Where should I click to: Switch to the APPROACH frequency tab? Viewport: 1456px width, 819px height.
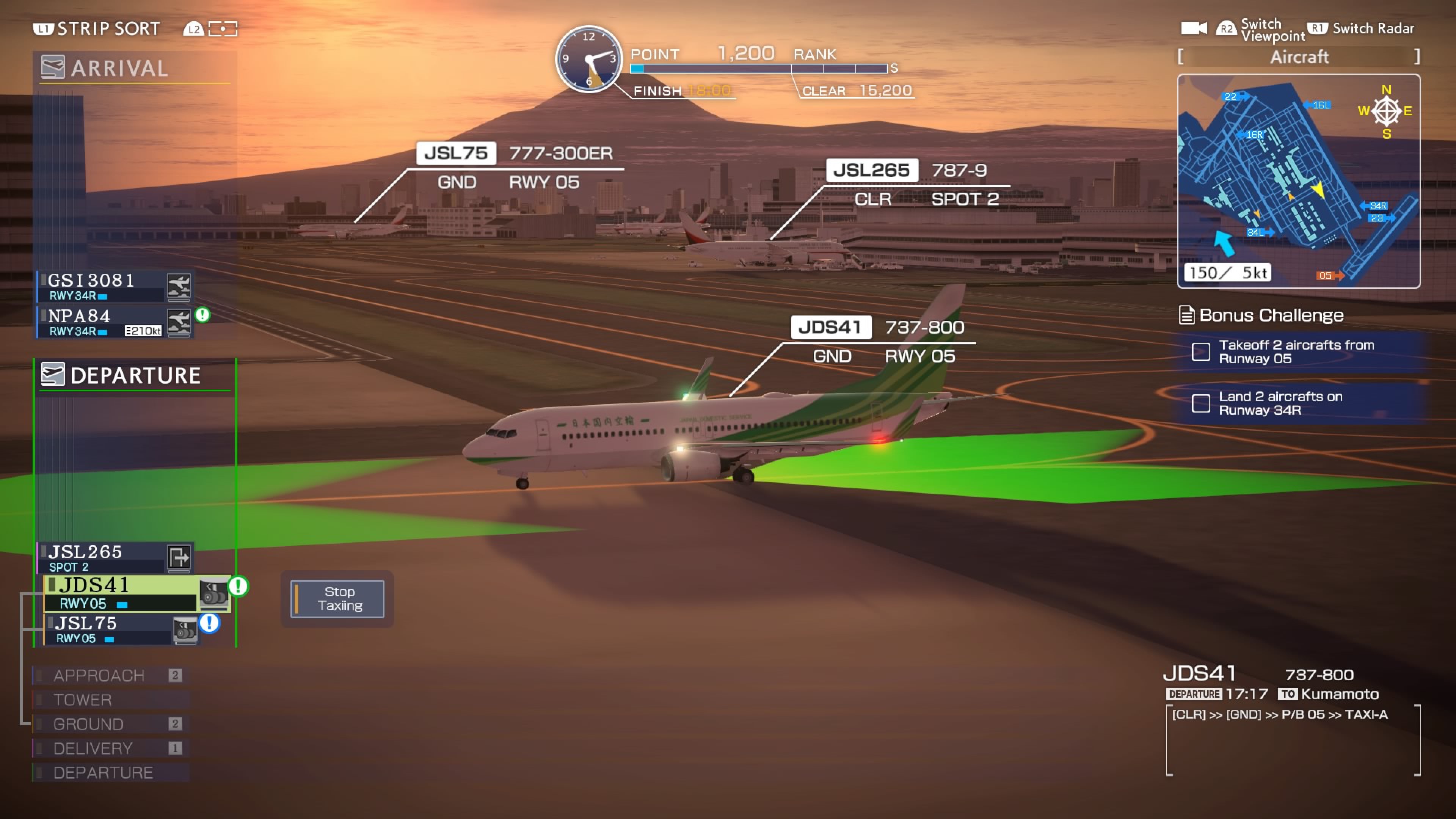[x=99, y=675]
